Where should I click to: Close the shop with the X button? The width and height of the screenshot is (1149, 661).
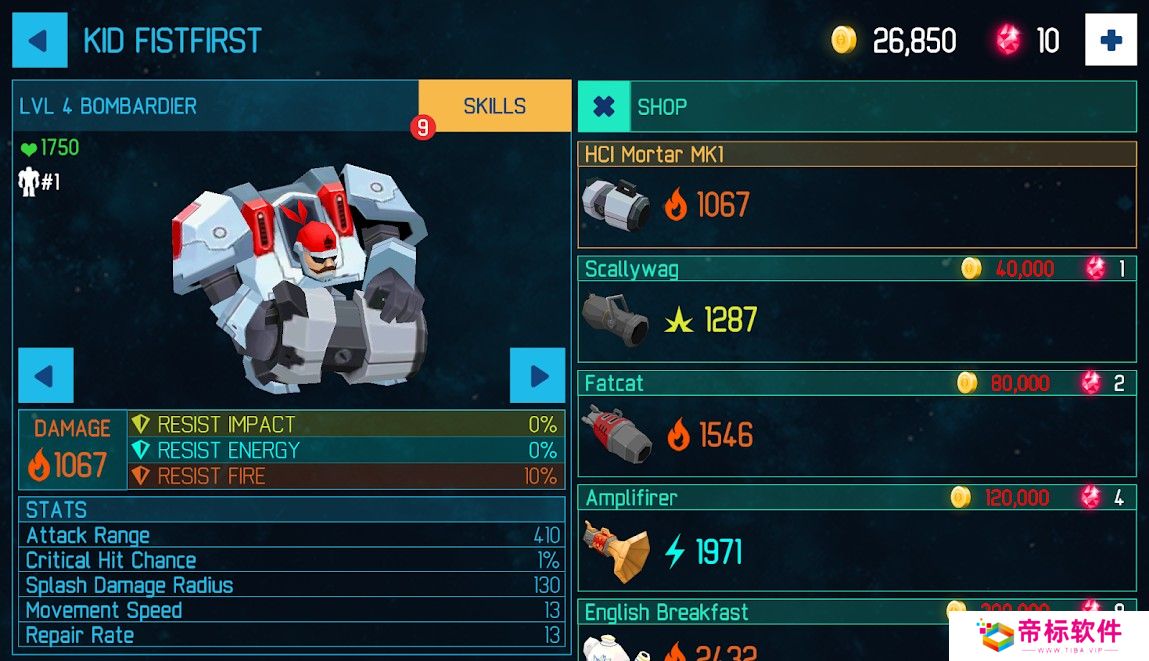tap(604, 107)
